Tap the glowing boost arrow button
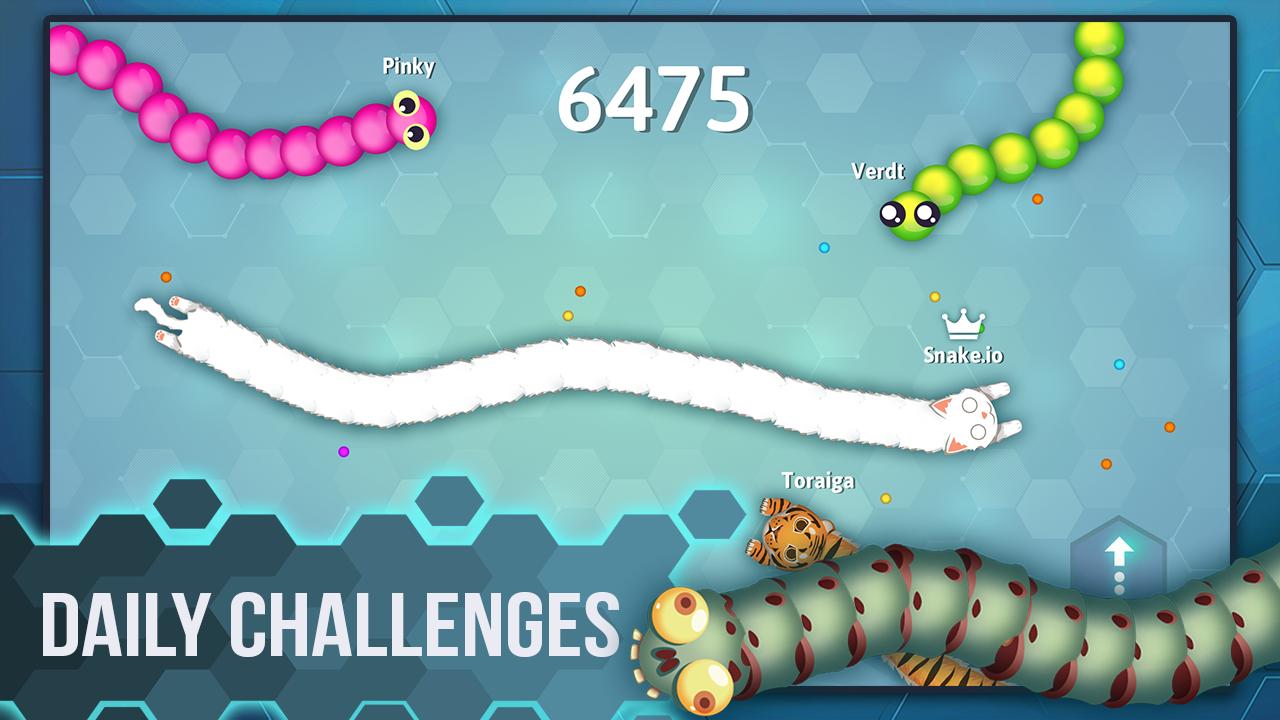The image size is (1280, 720). coord(1118,548)
